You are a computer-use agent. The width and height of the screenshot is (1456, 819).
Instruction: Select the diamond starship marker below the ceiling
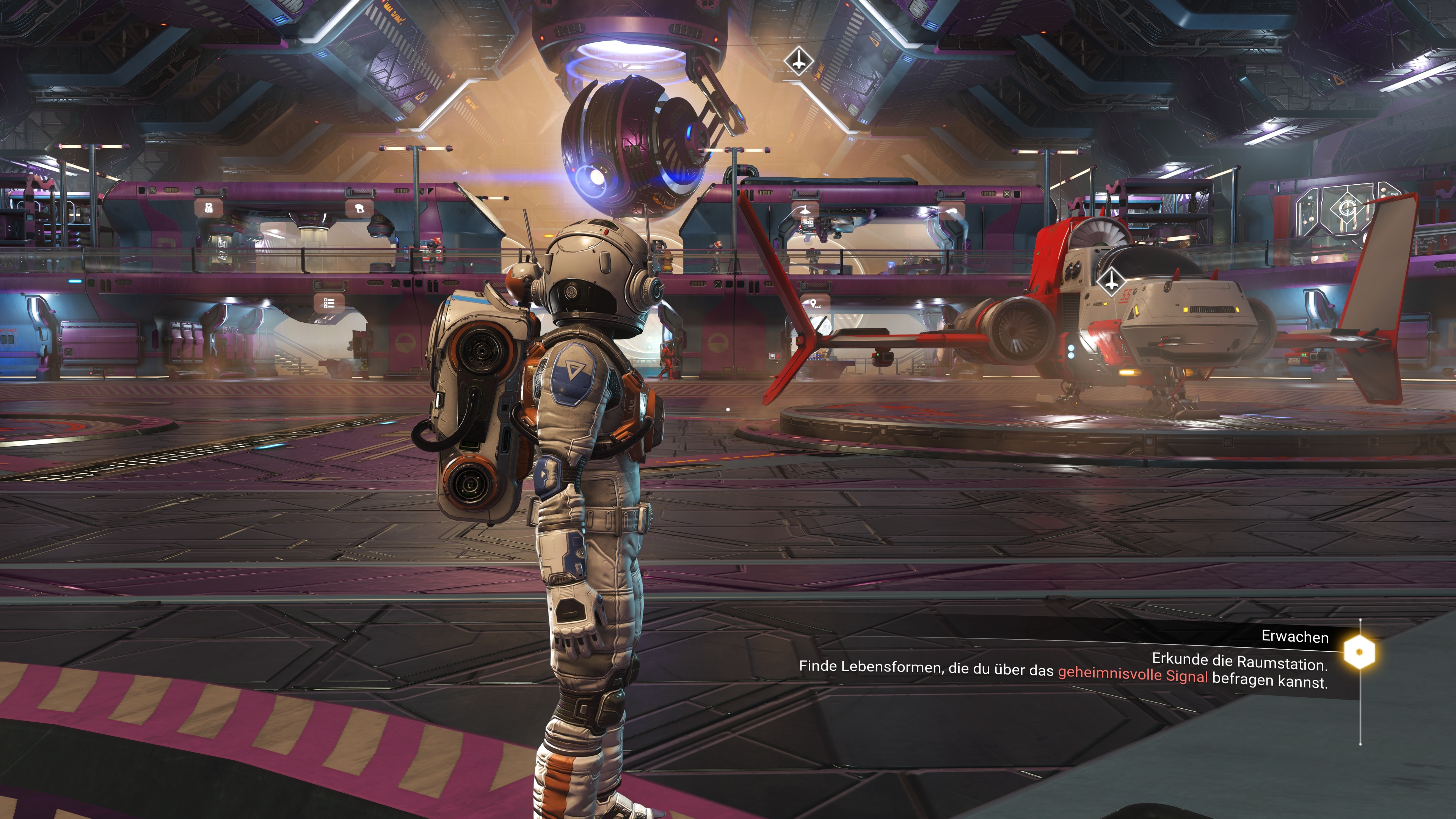click(x=798, y=61)
